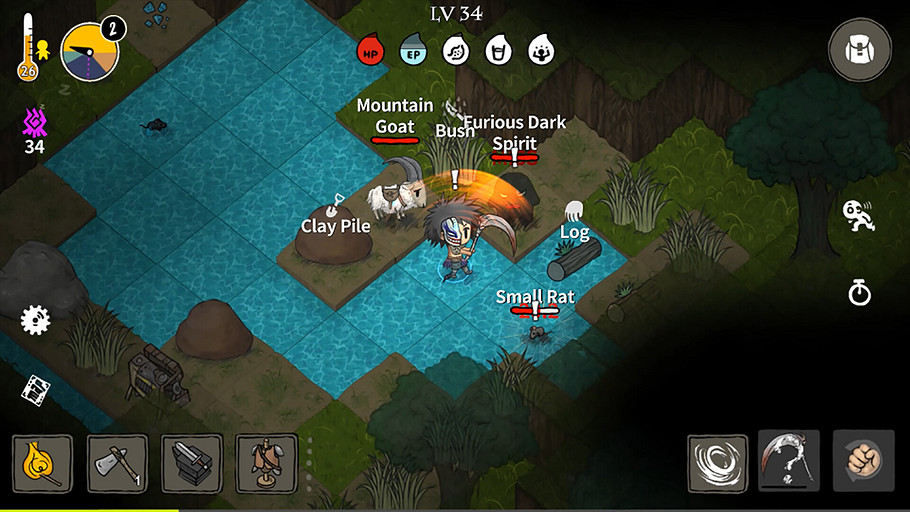Open the gear settings menu
The width and height of the screenshot is (910, 512).
[x=35, y=320]
